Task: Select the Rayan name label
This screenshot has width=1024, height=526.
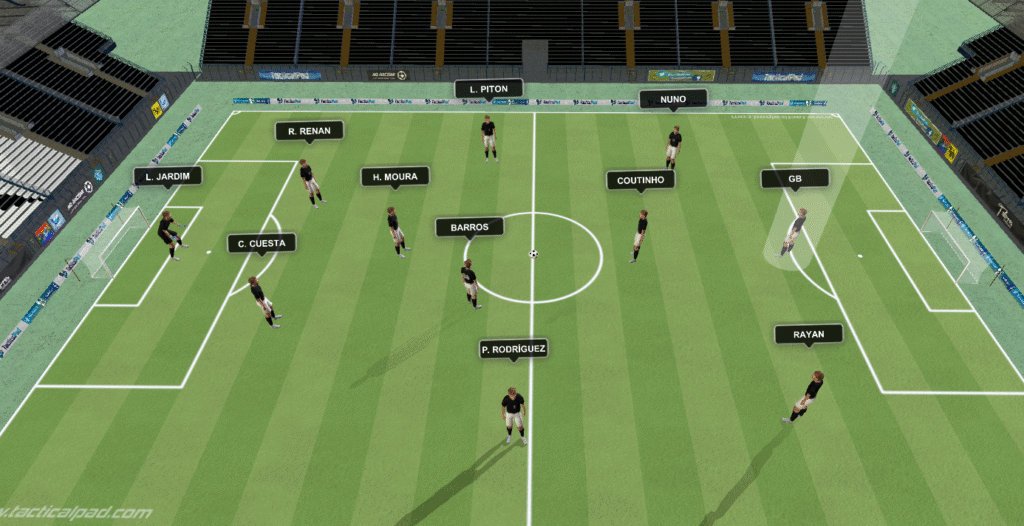Action: 808,335
